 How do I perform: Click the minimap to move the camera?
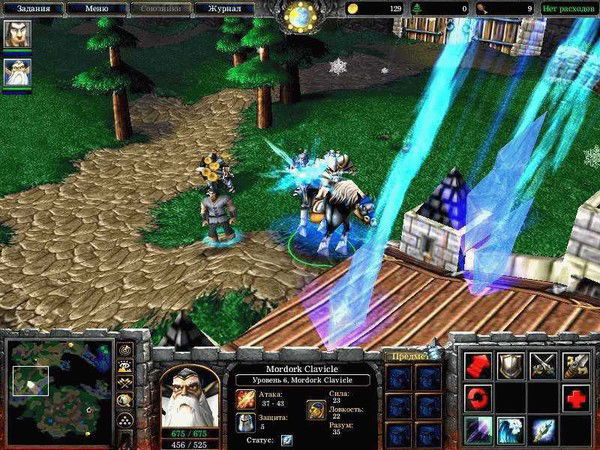pos(58,390)
